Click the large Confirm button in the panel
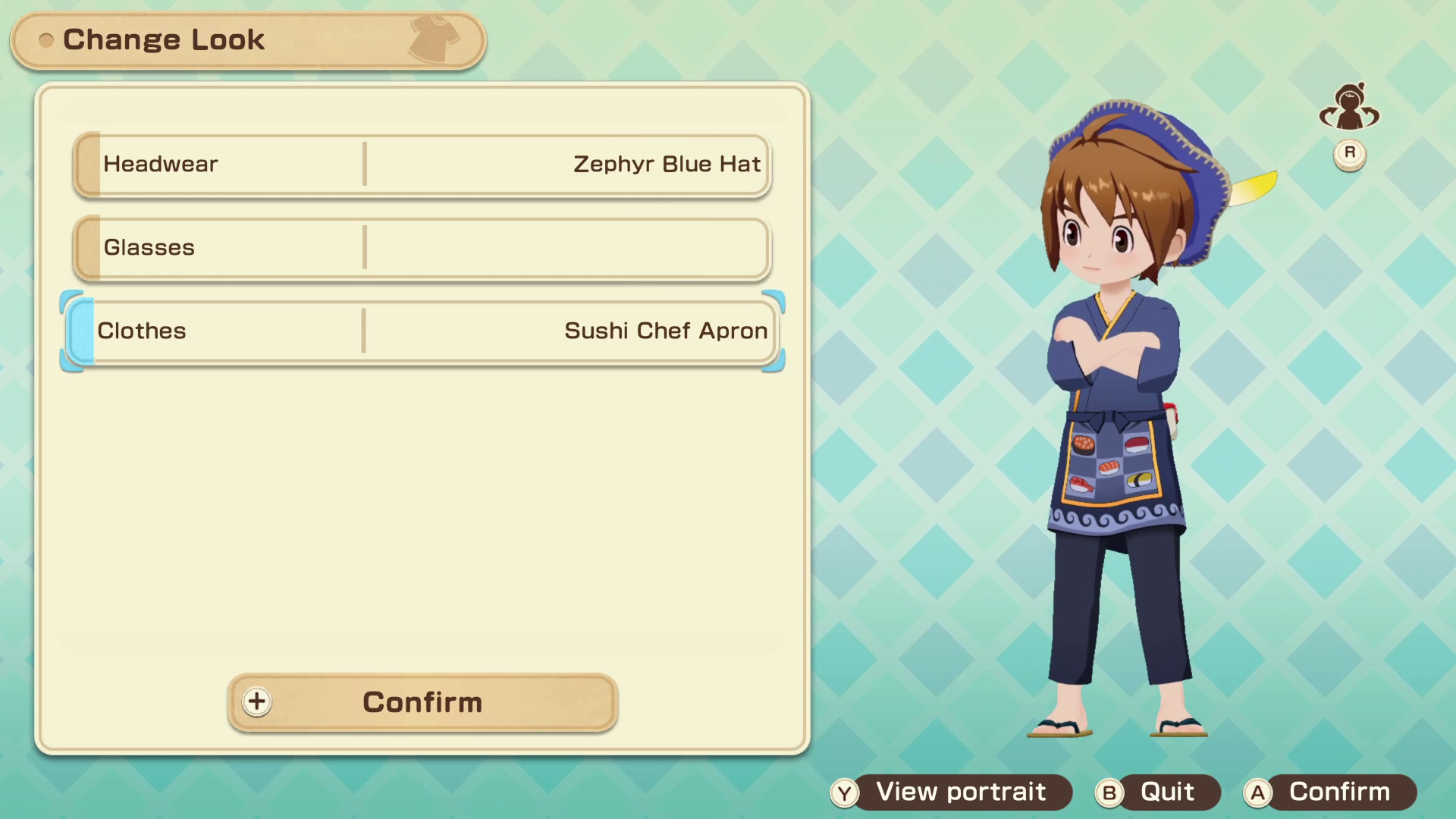 click(422, 702)
